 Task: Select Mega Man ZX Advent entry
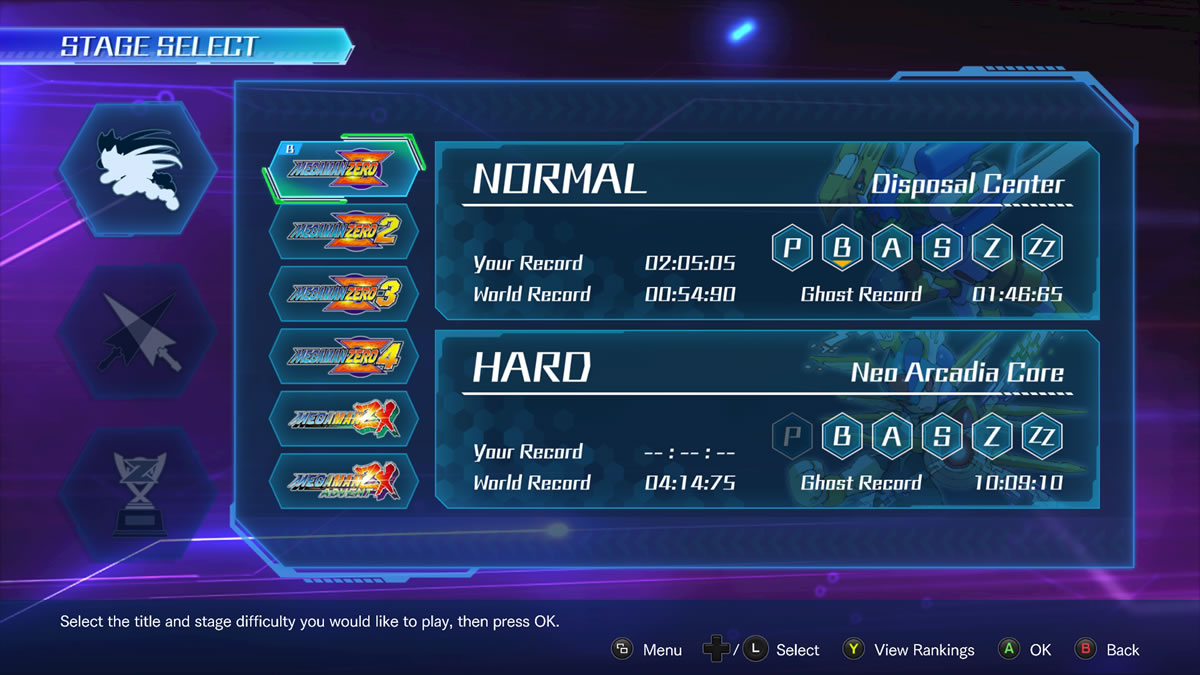[343, 481]
